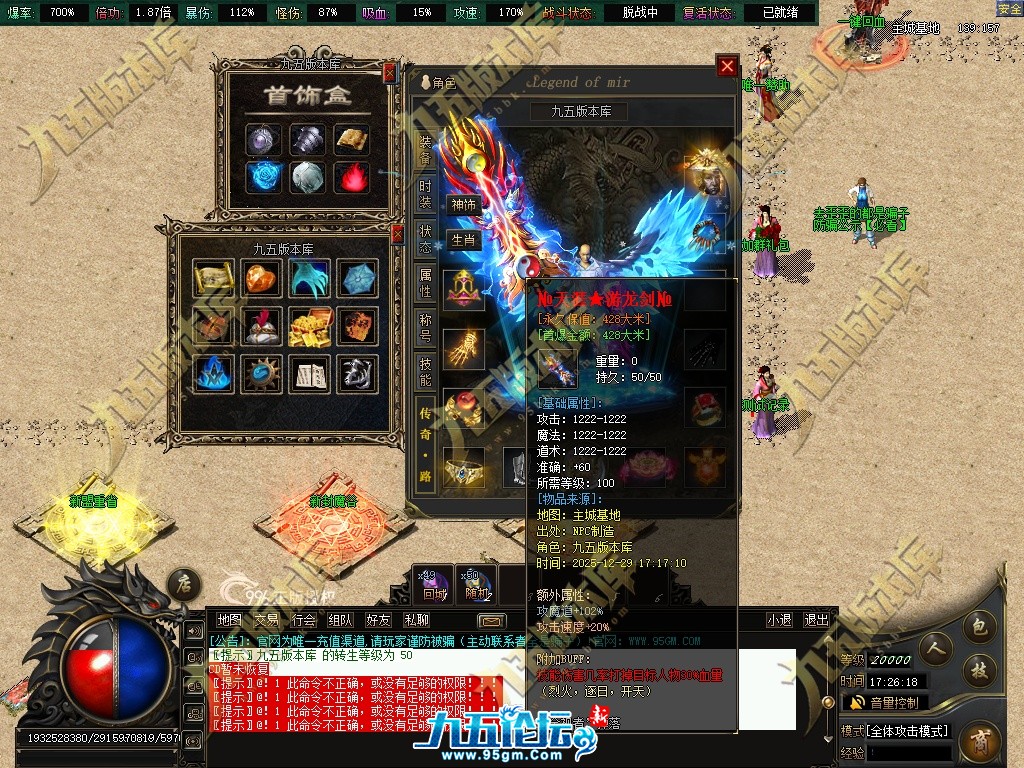Select the red flame item in jewelry box

(x=351, y=178)
